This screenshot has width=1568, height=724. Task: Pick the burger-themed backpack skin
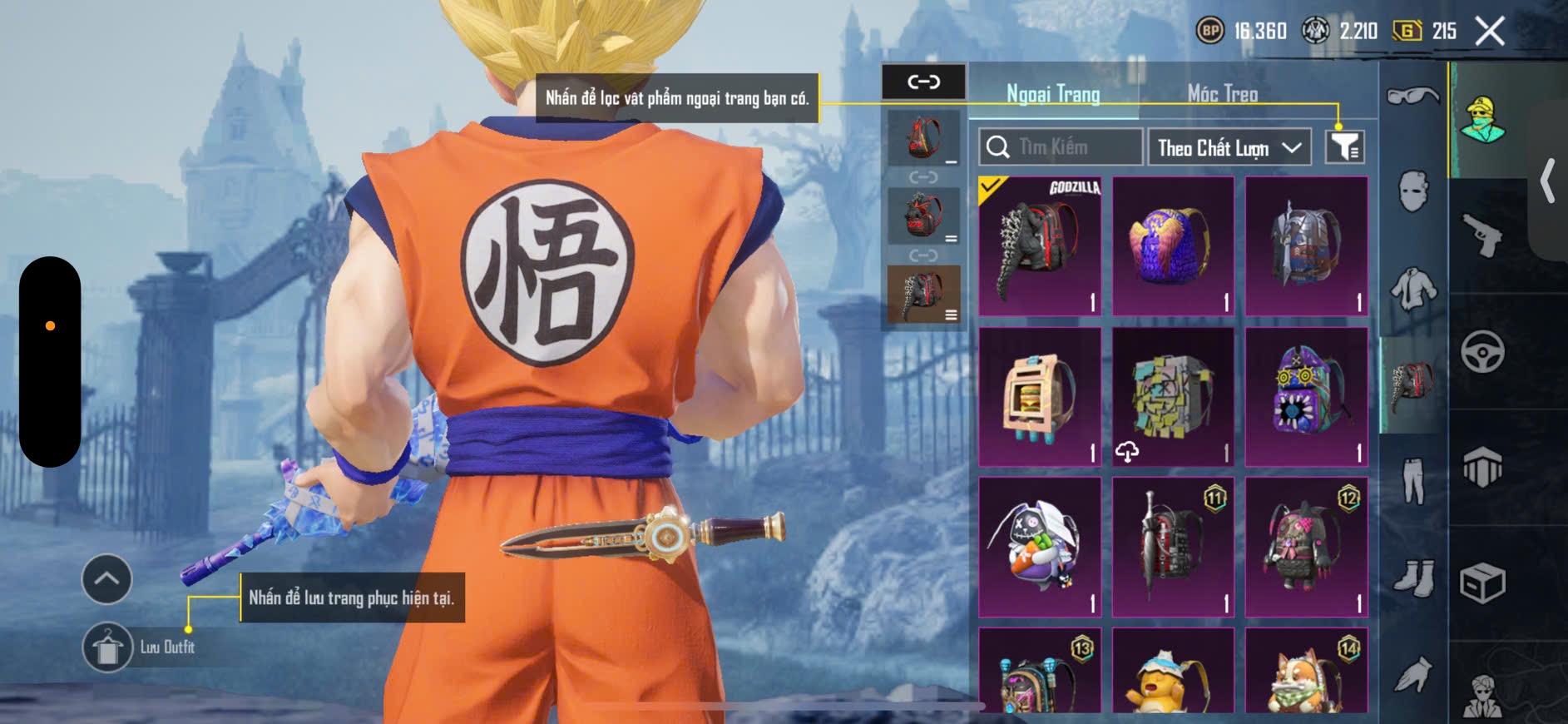click(1040, 397)
